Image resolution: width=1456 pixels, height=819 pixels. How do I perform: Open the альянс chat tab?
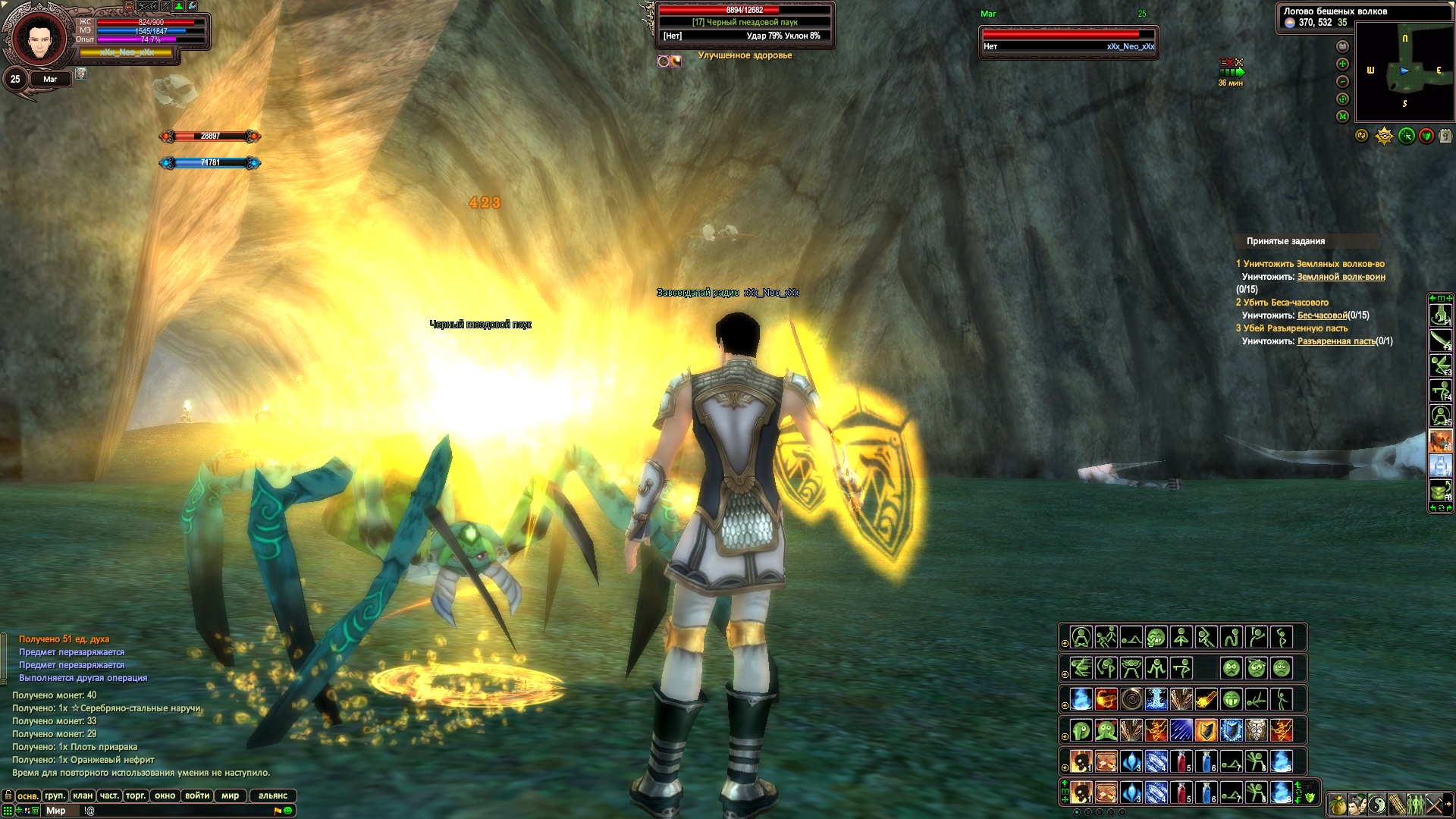point(273,795)
